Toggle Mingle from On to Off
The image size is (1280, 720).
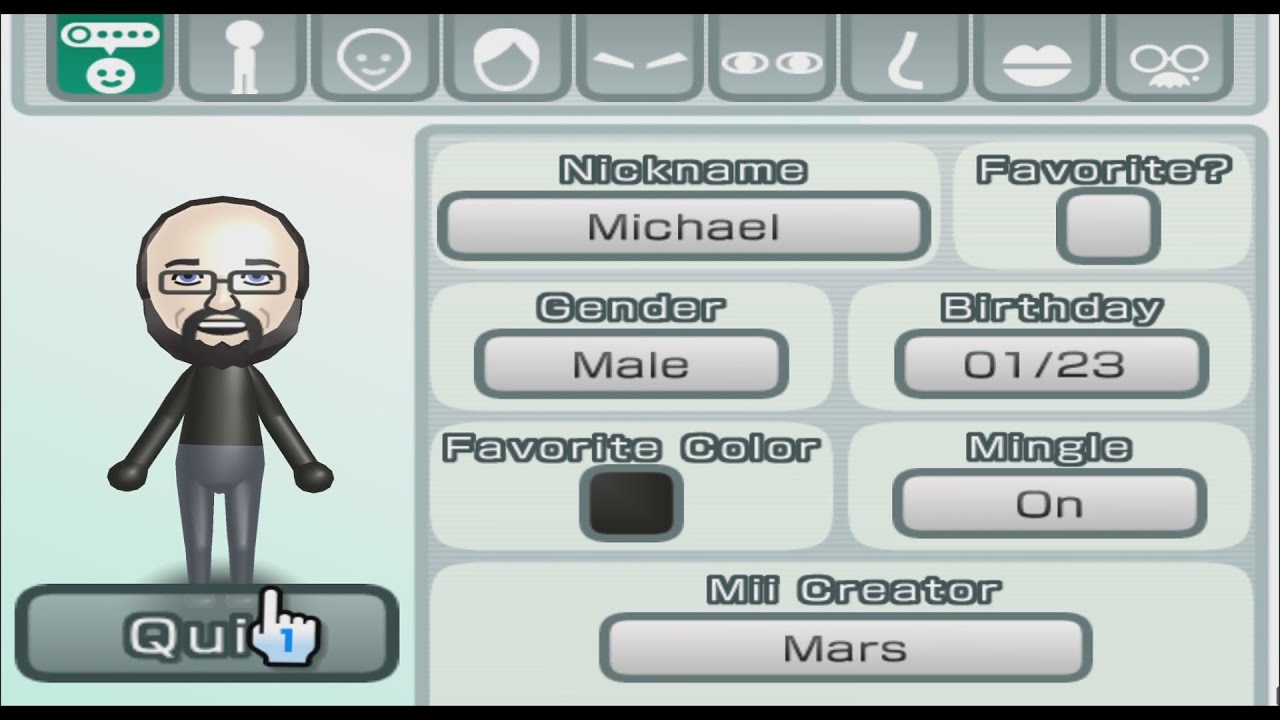1049,503
